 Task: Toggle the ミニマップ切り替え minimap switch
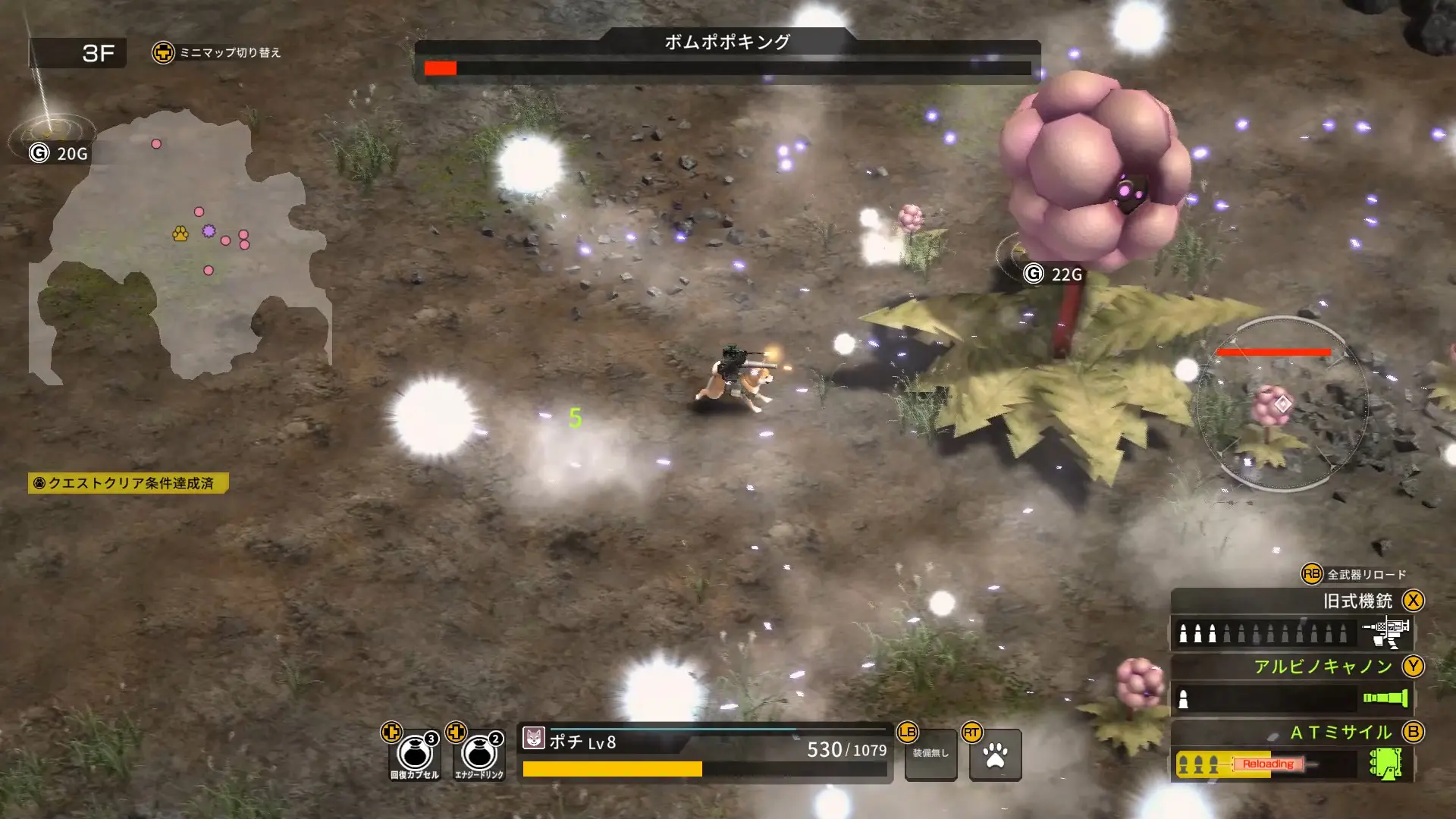[165, 52]
